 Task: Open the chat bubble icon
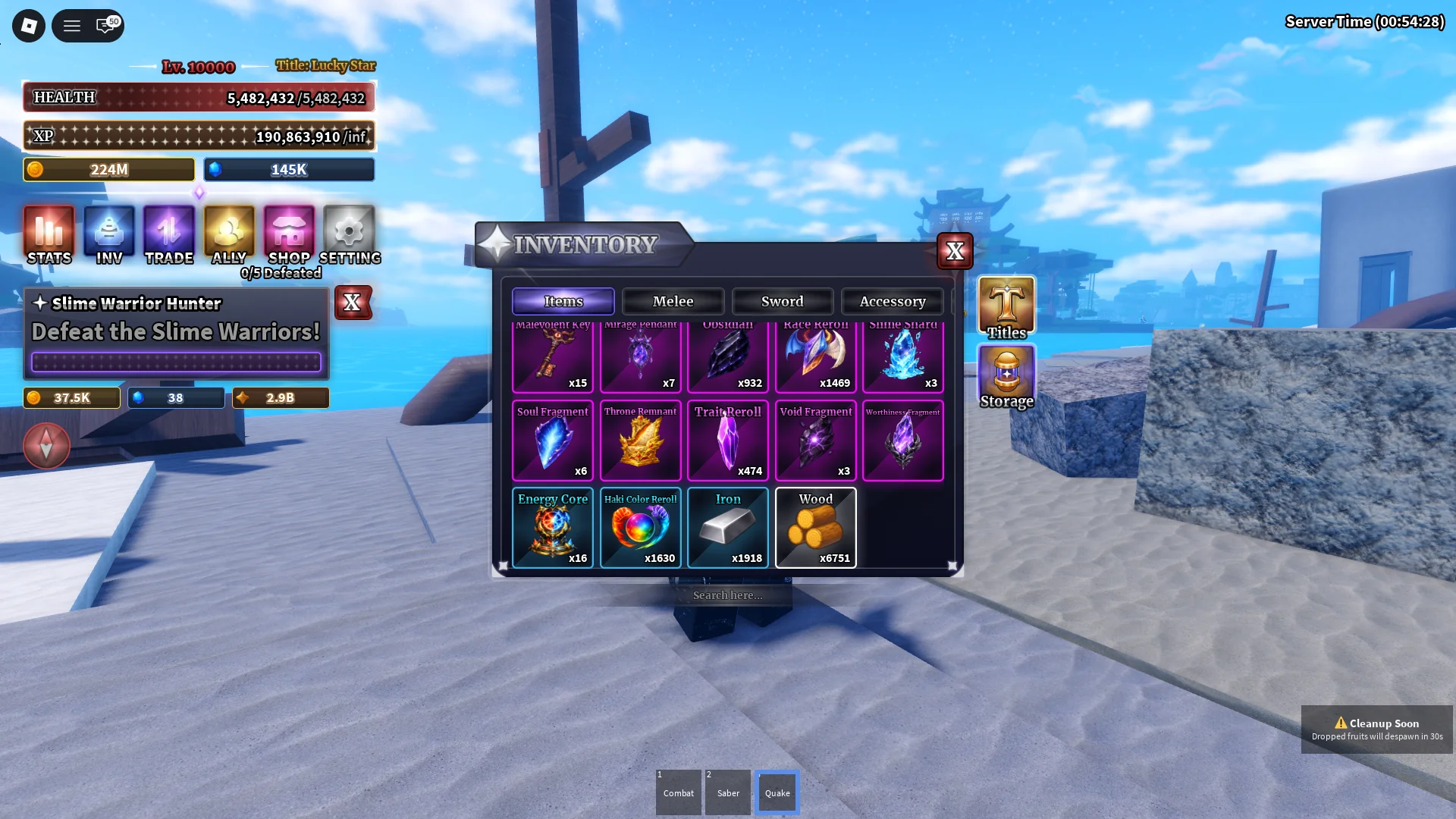(105, 25)
